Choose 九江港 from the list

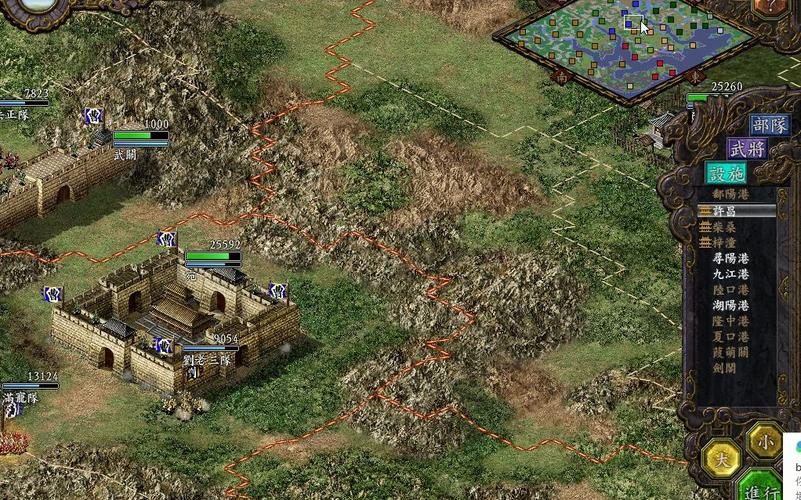pyautogui.click(x=730, y=273)
